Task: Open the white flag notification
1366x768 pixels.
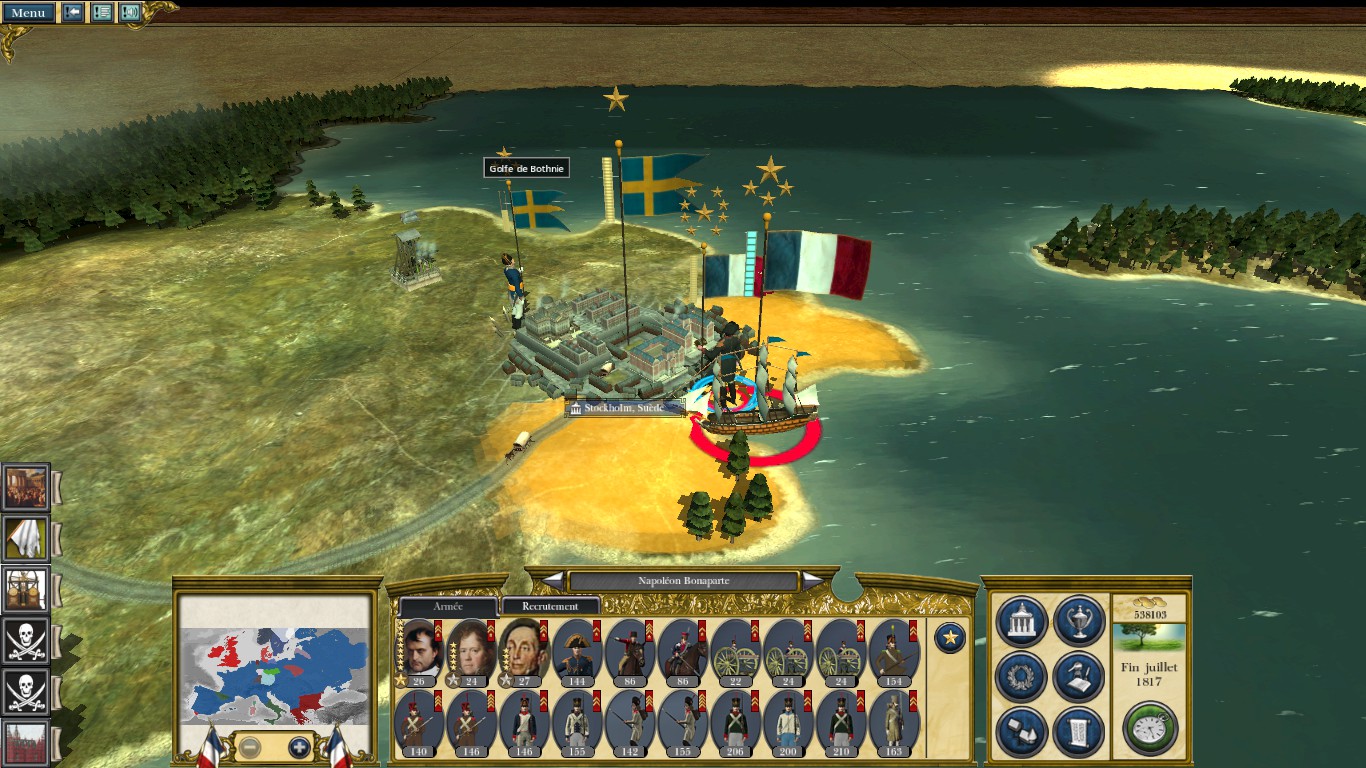Action: 26,538
